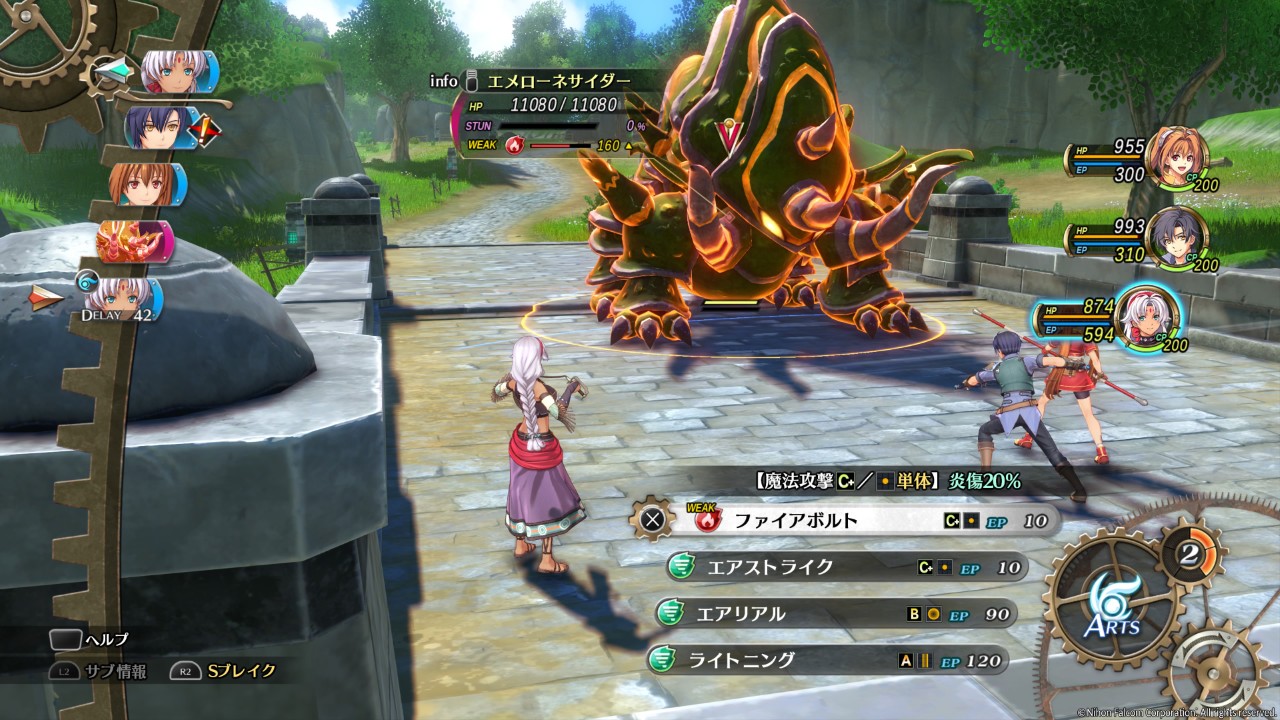The width and height of the screenshot is (1280, 720).
Task: Click the monster portrait in turn order
Action: tap(135, 241)
